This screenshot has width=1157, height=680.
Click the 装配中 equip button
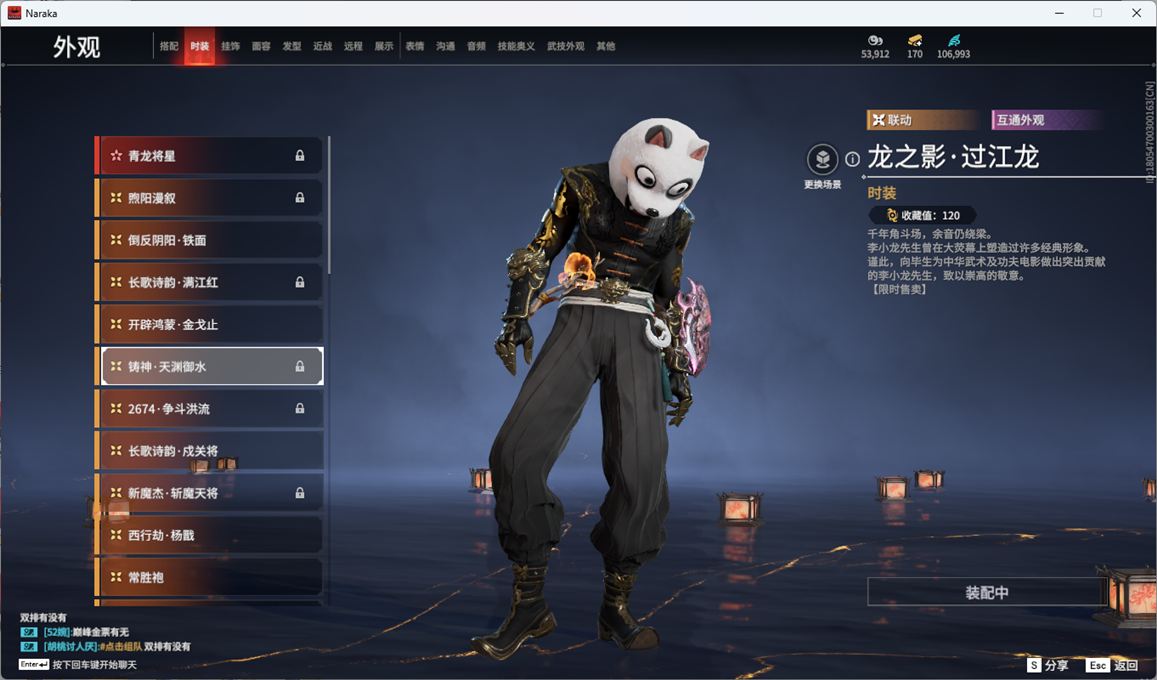coord(986,592)
